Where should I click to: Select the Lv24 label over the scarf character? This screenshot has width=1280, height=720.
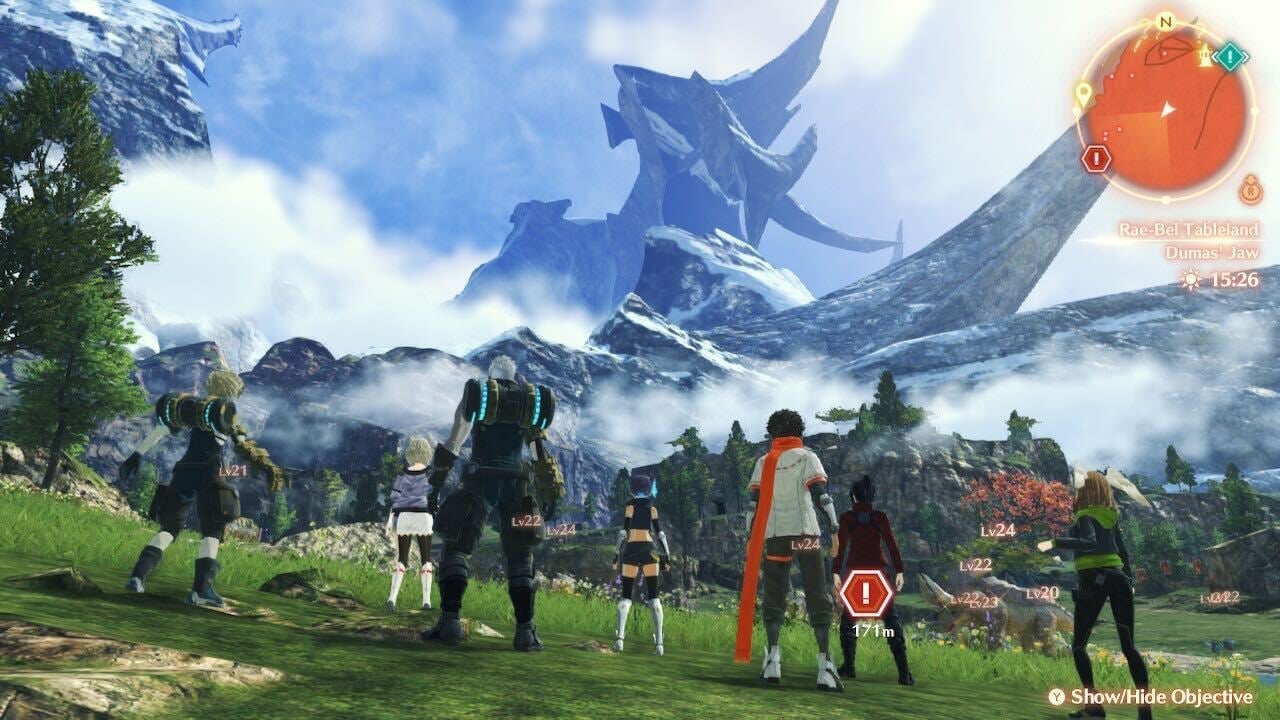tap(804, 546)
